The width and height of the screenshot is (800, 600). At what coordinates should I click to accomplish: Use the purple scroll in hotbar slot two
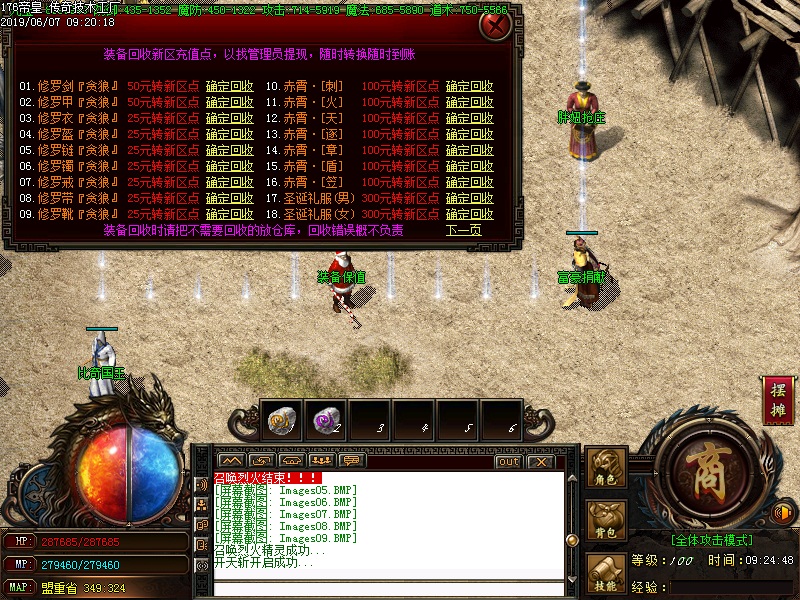tap(326, 421)
